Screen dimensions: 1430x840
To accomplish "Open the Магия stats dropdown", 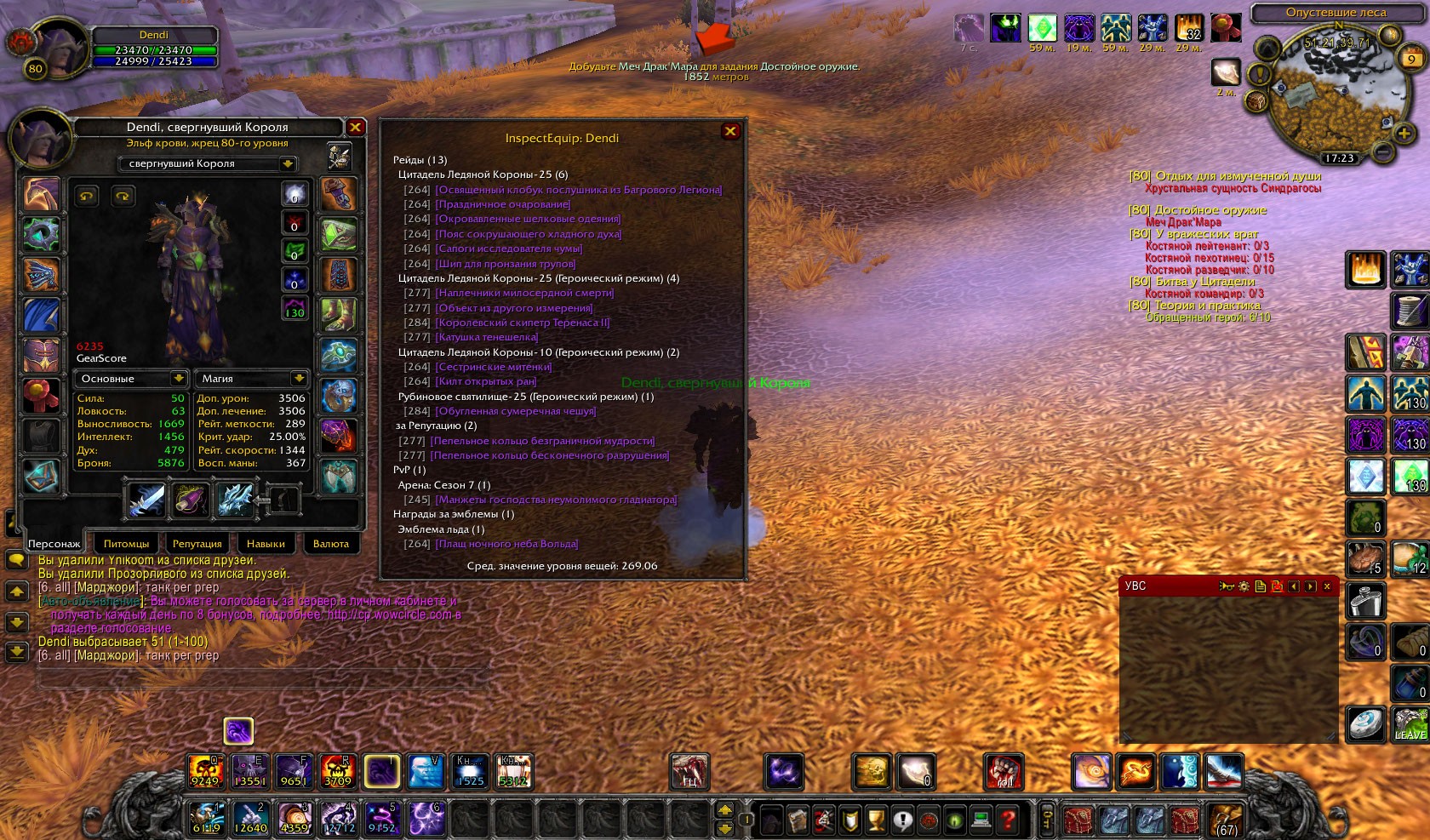I will pyautogui.click(x=299, y=379).
